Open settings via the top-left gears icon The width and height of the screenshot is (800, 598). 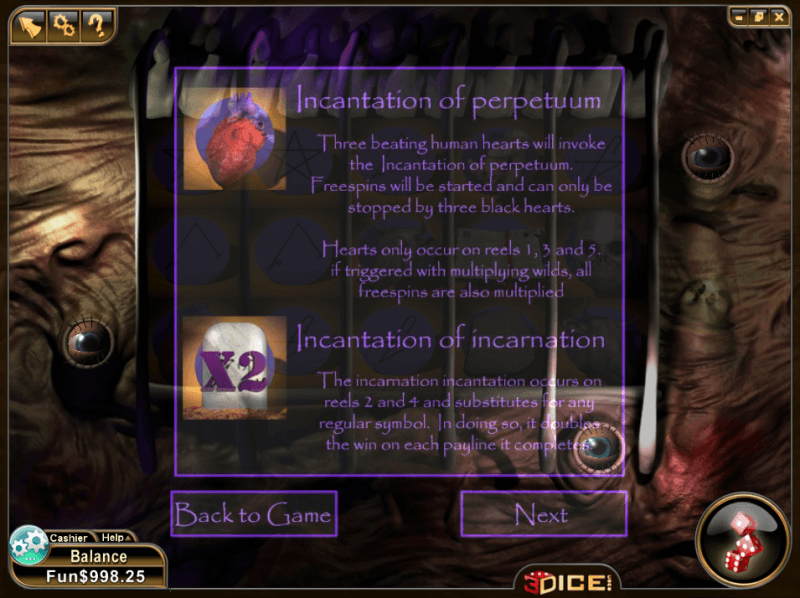coord(64,24)
